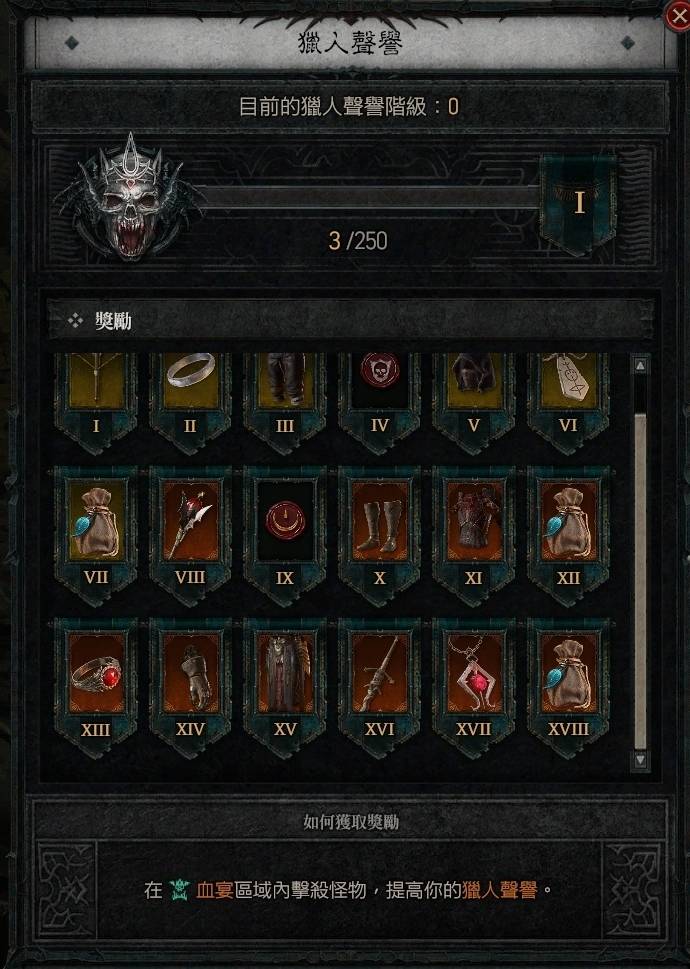Select the tier VI tag reward

569,385
